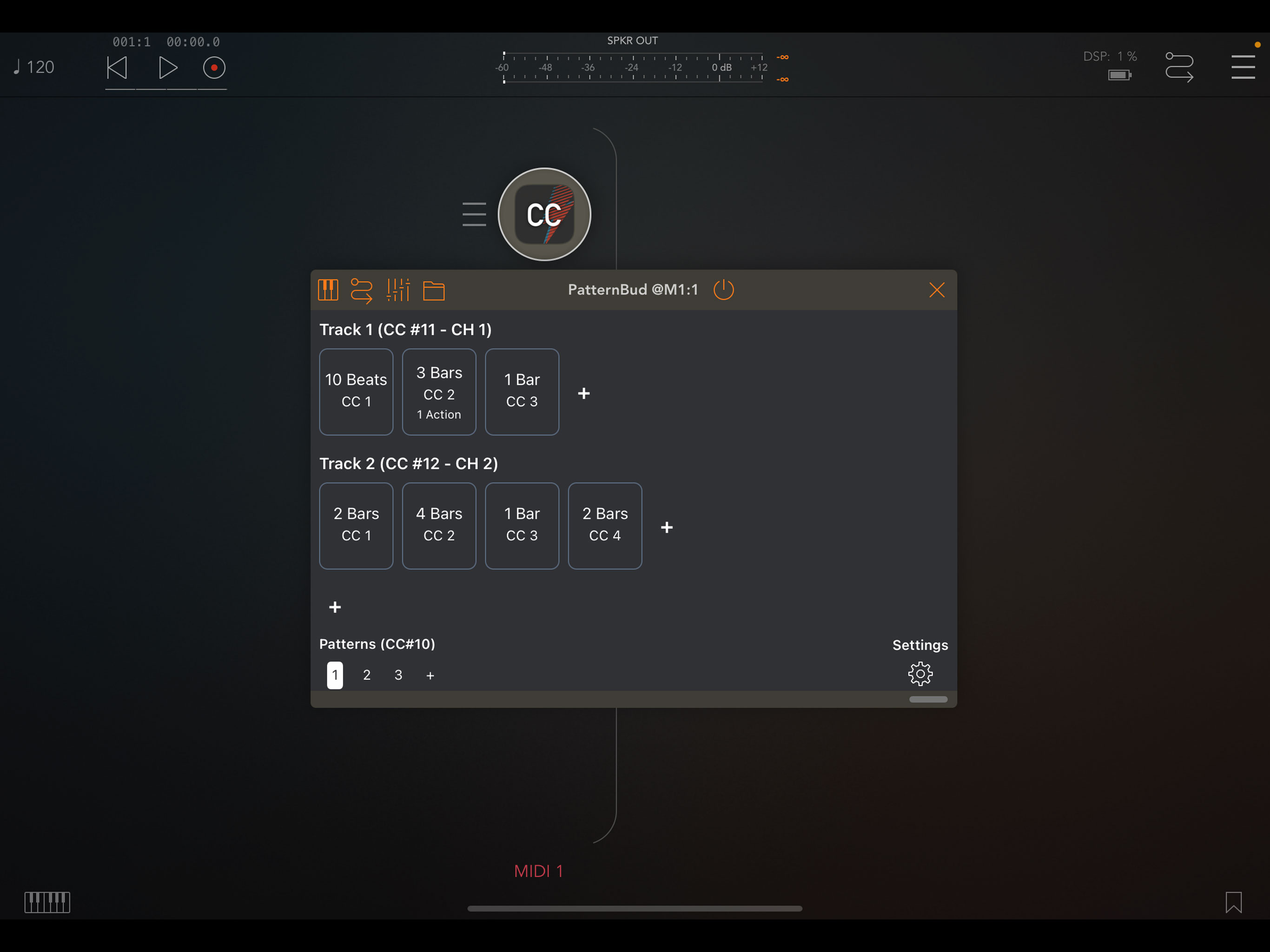
Task: Open PatternBud's MIDI routing view
Action: pyautogui.click(x=362, y=290)
